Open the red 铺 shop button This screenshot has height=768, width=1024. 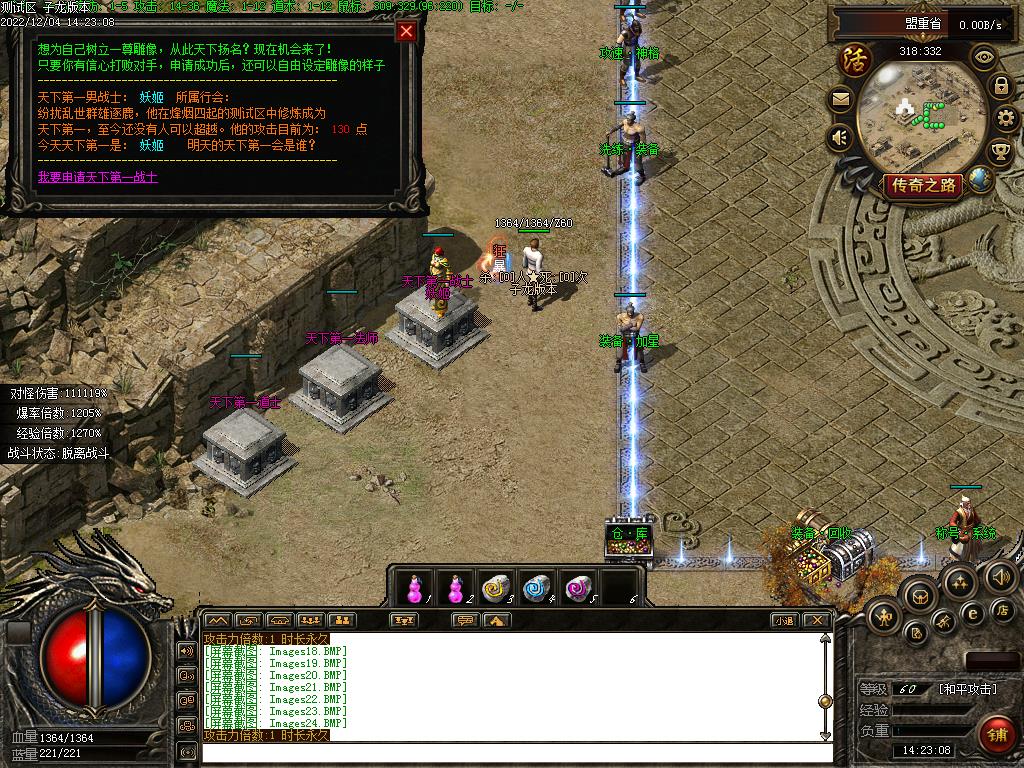(x=994, y=735)
